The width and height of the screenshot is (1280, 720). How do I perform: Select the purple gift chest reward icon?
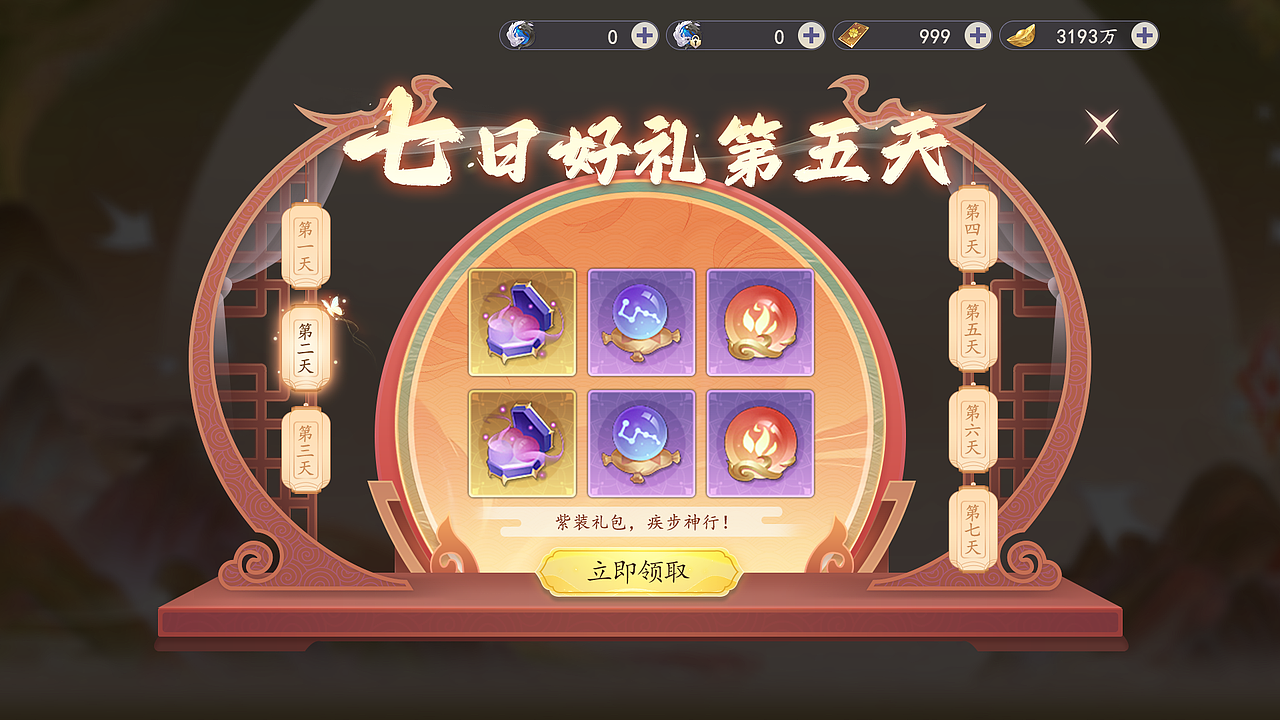click(x=524, y=320)
